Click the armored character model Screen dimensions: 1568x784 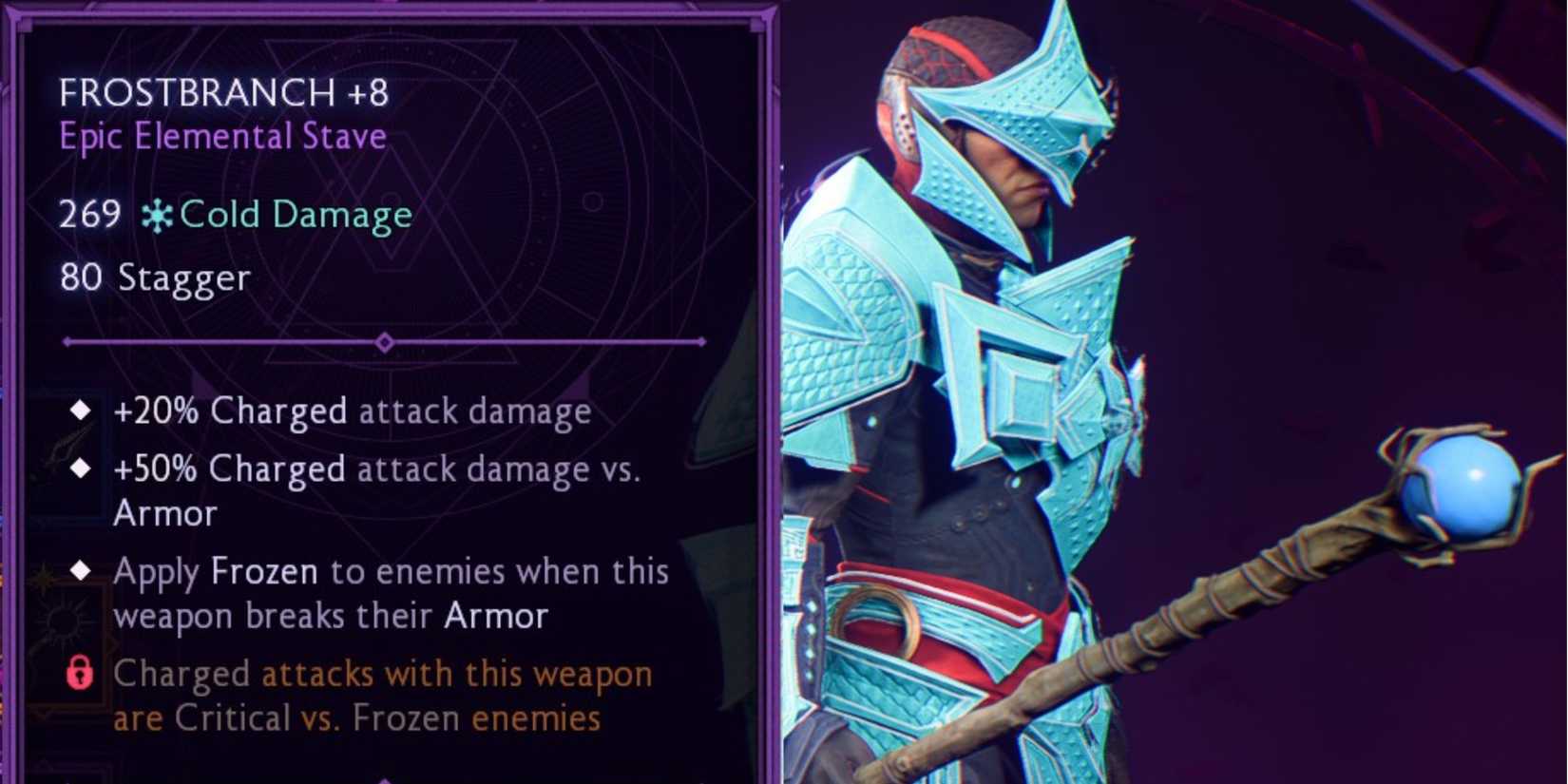coord(998,380)
